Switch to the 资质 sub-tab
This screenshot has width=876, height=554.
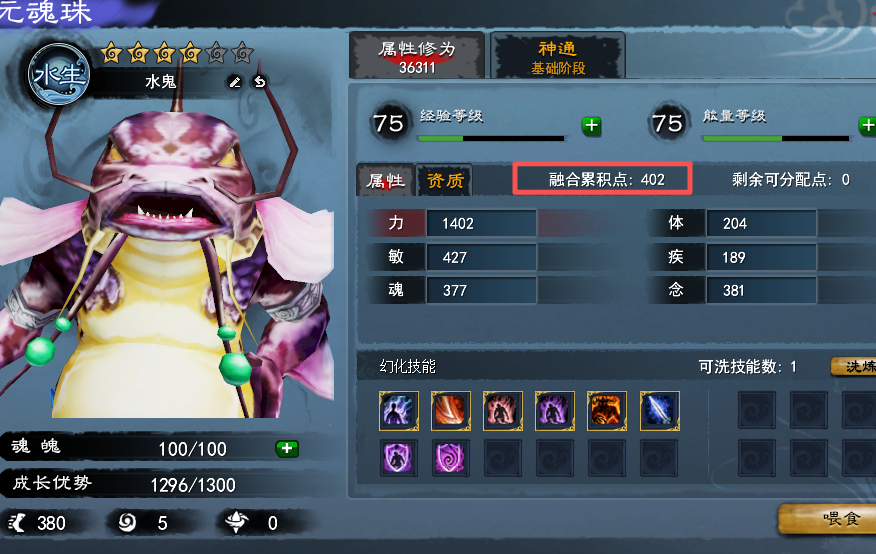445,181
